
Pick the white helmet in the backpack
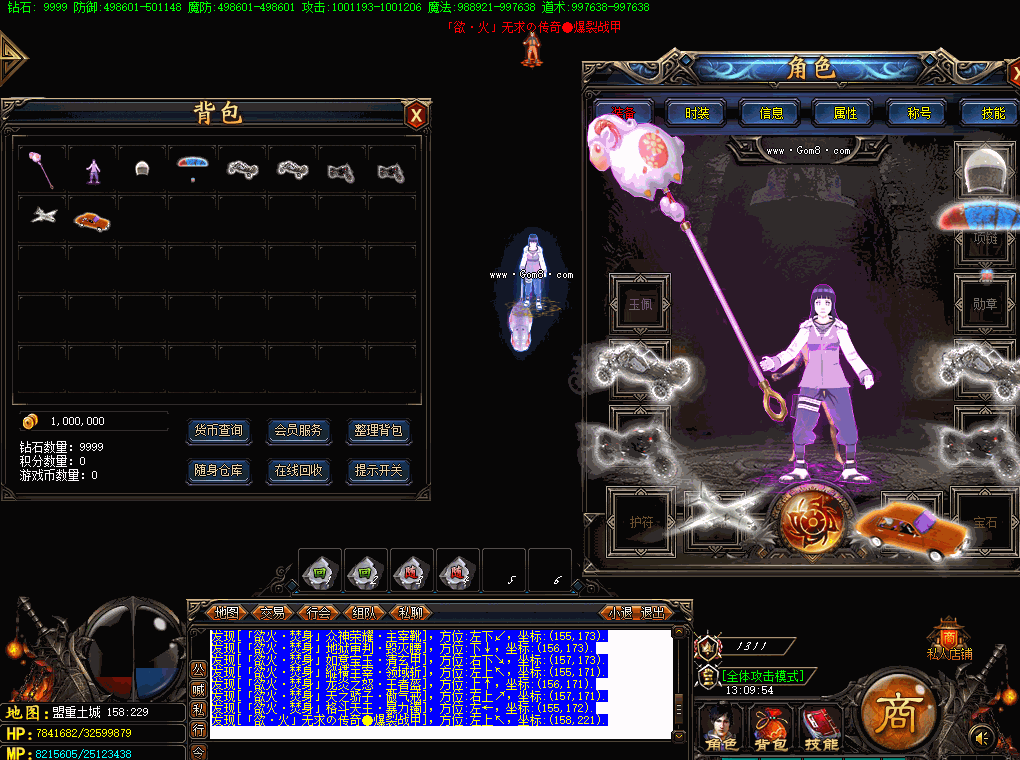tap(142, 169)
